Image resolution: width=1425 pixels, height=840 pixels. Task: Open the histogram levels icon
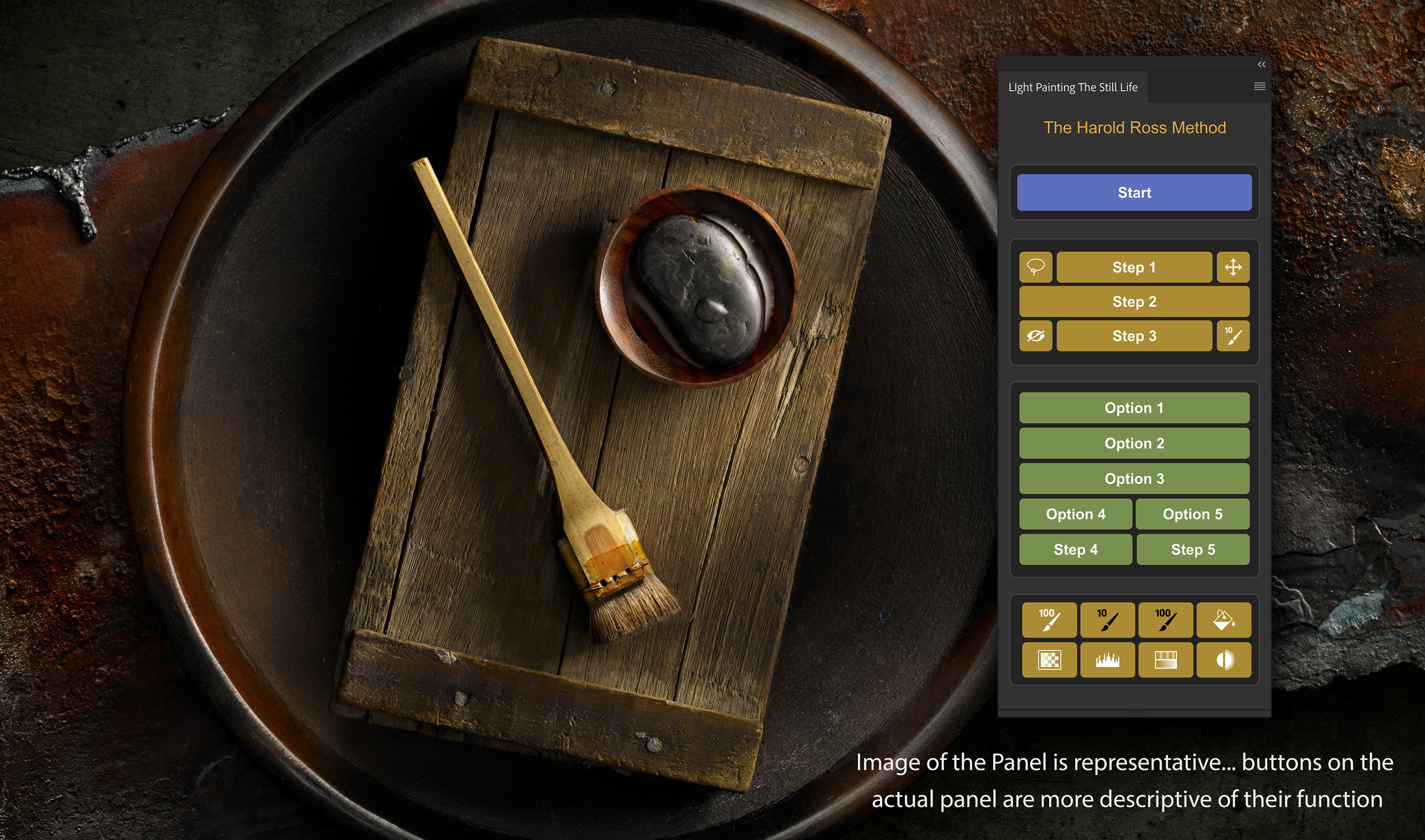[x=1107, y=660]
